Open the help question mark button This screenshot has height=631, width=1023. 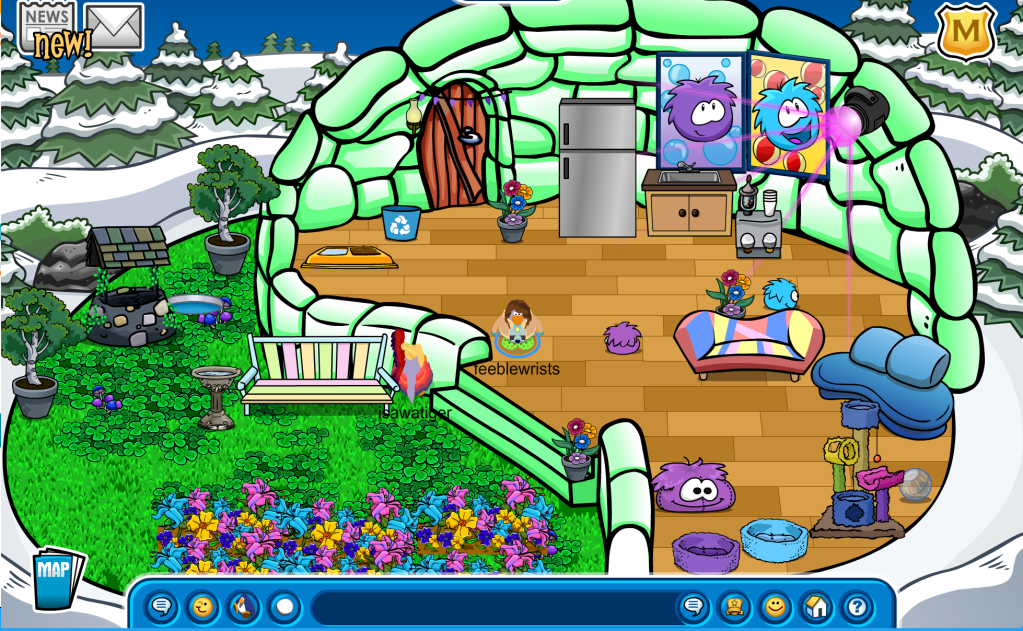[856, 606]
